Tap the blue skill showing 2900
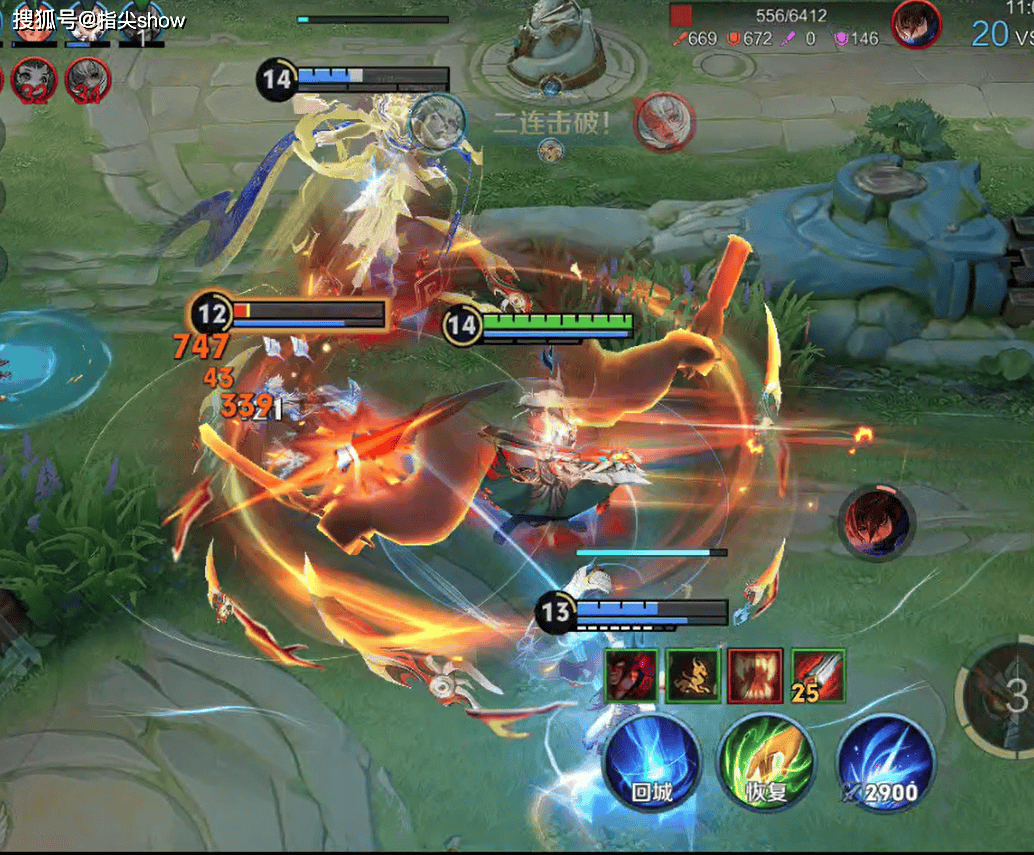The image size is (1034, 855). [x=885, y=763]
